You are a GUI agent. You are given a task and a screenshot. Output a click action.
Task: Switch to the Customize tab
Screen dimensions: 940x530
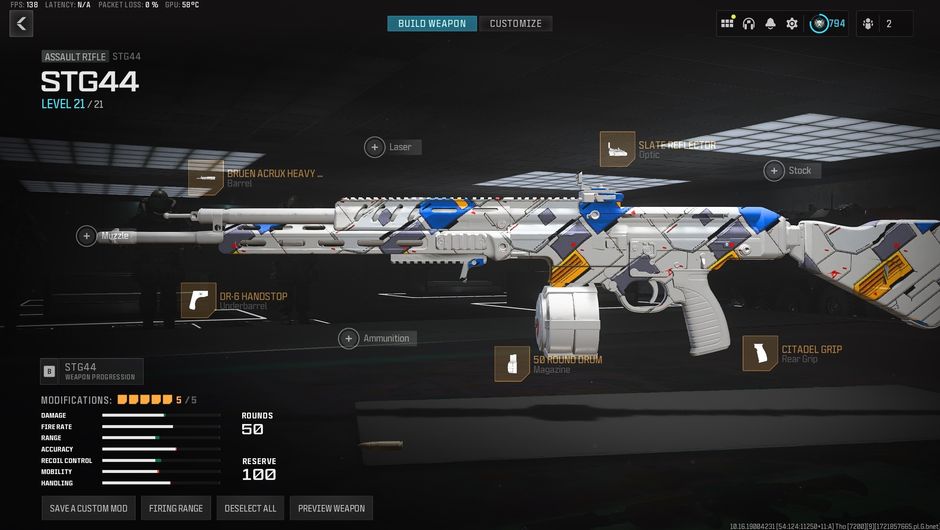[x=516, y=23]
